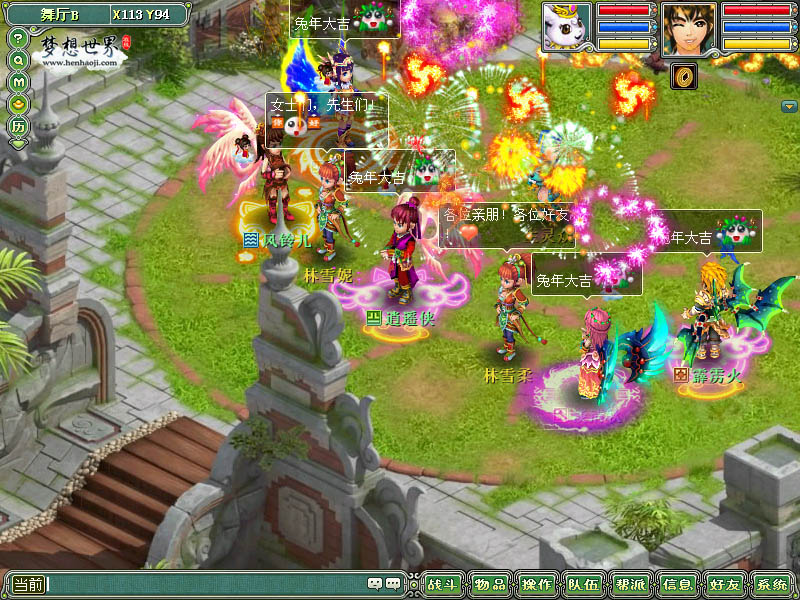Click the question mark help icon
Screen dimensions: 800x600
tap(18, 38)
